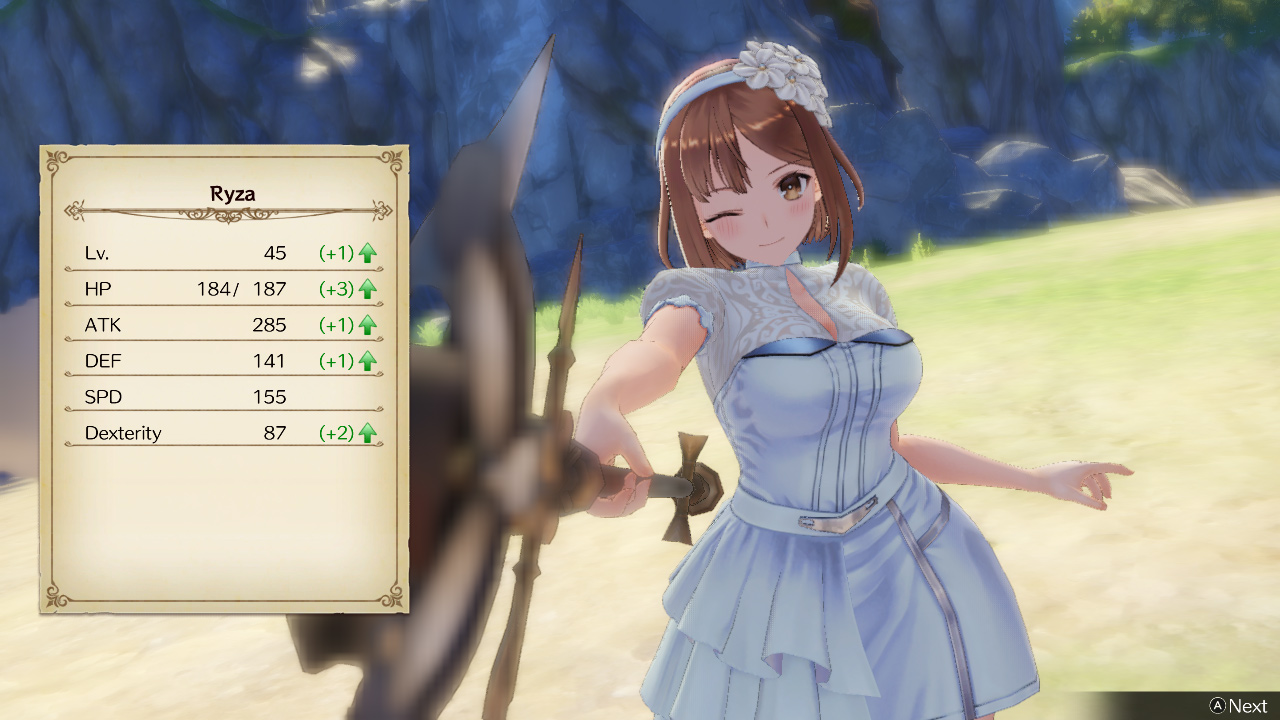Screen dimensions: 1280x720
Task: Select the (+3) HP gain text
Action: pyautogui.click(x=336, y=289)
